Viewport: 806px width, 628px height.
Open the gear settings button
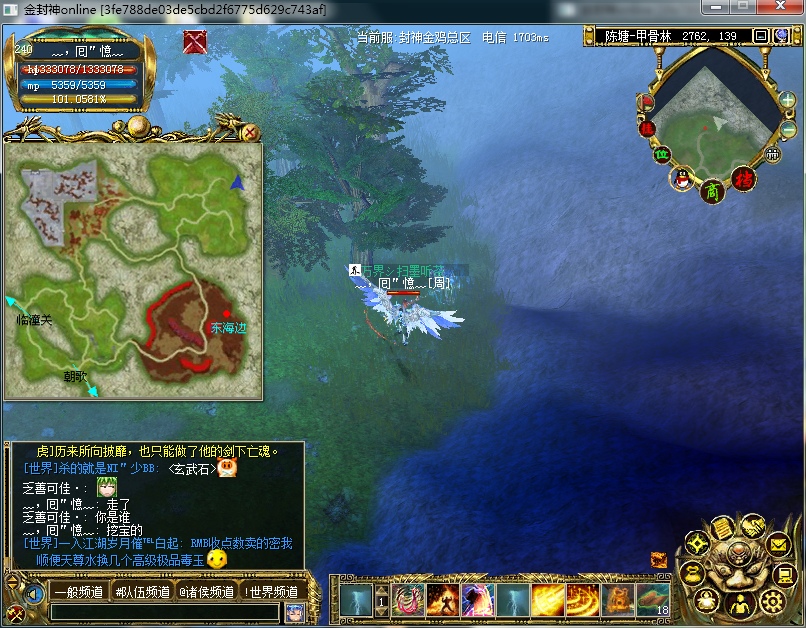pos(771,601)
